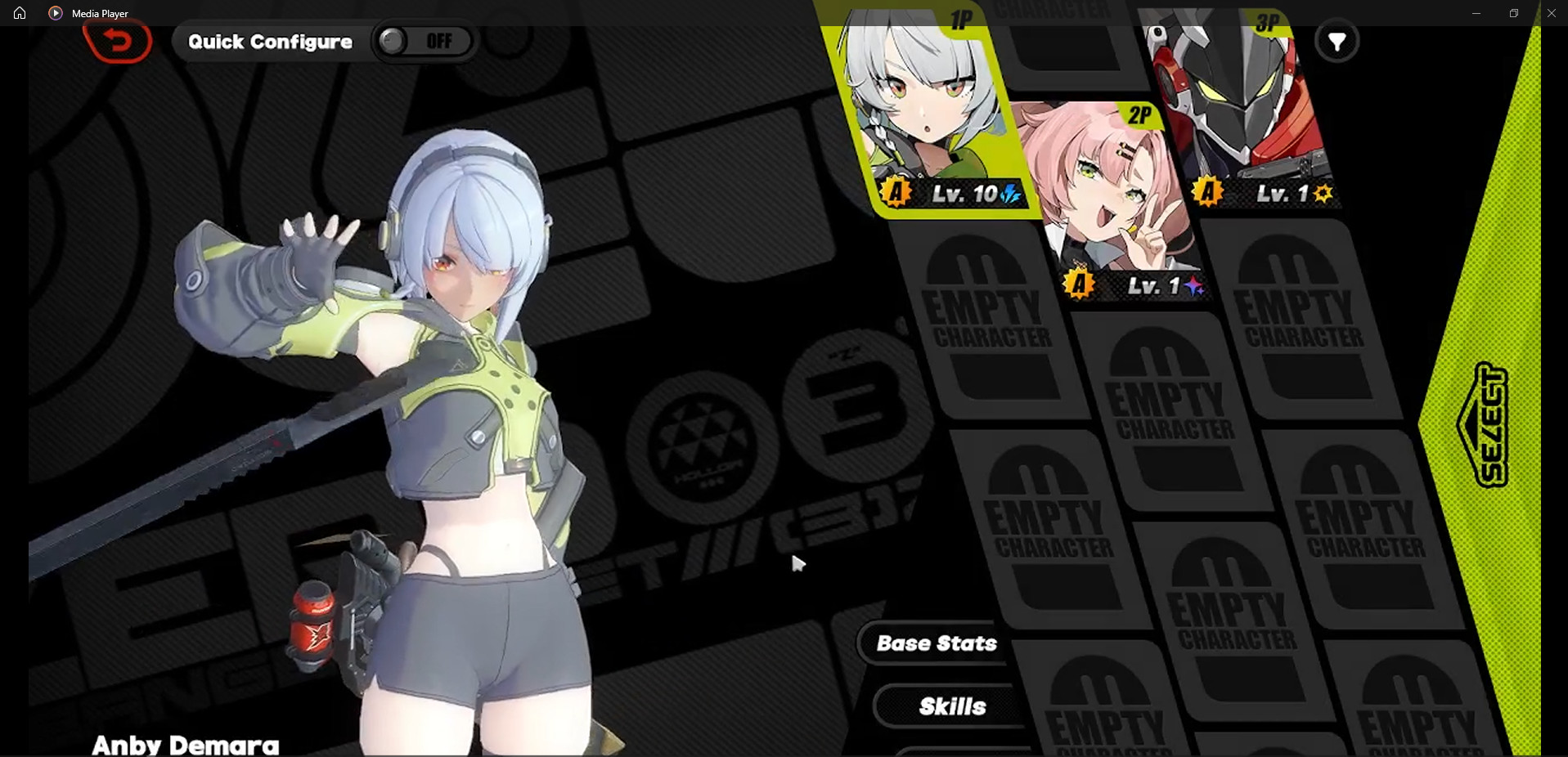Click the lightning element icon on Anby's card

pos(1009,195)
